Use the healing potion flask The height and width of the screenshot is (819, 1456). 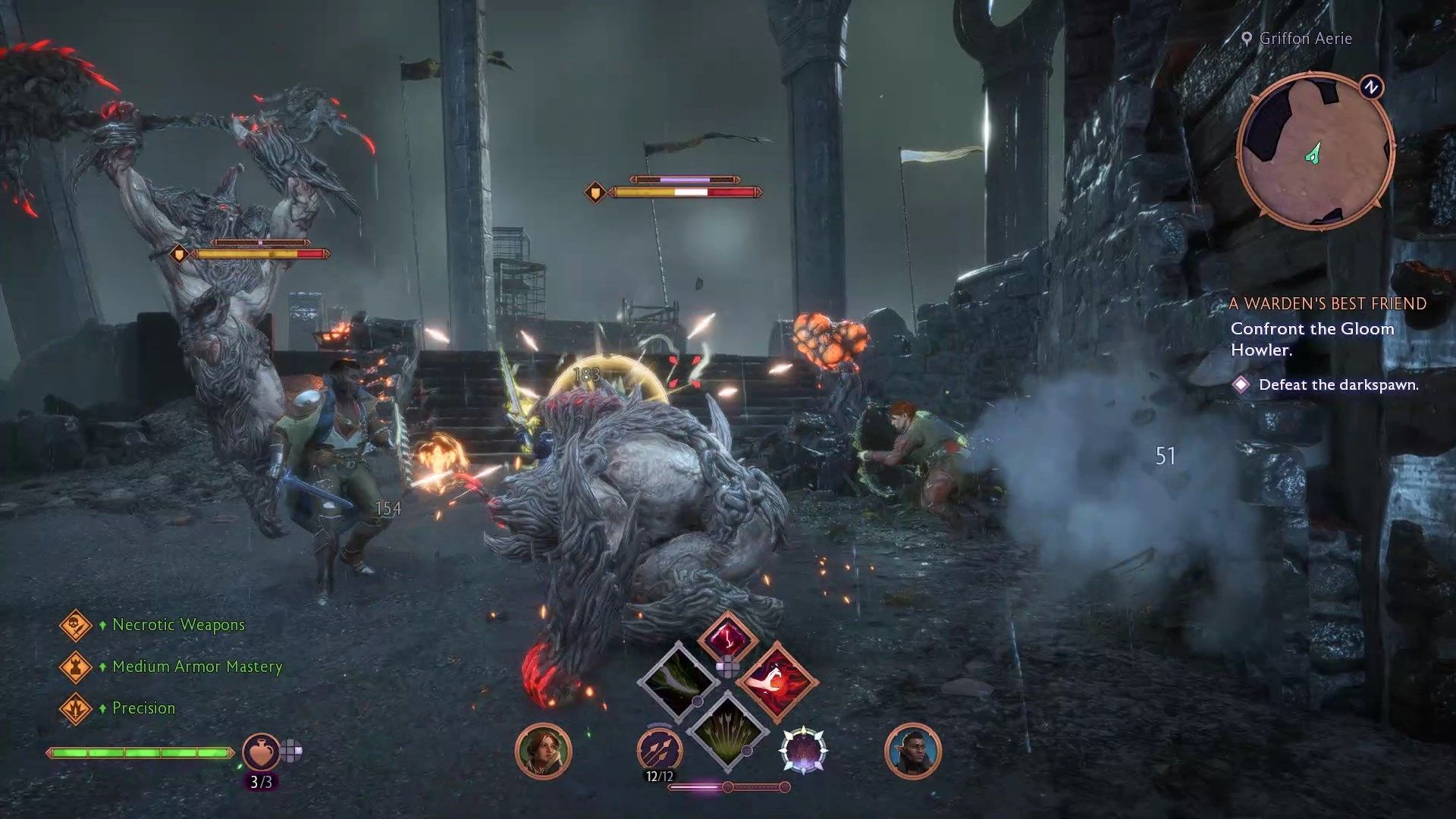260,752
